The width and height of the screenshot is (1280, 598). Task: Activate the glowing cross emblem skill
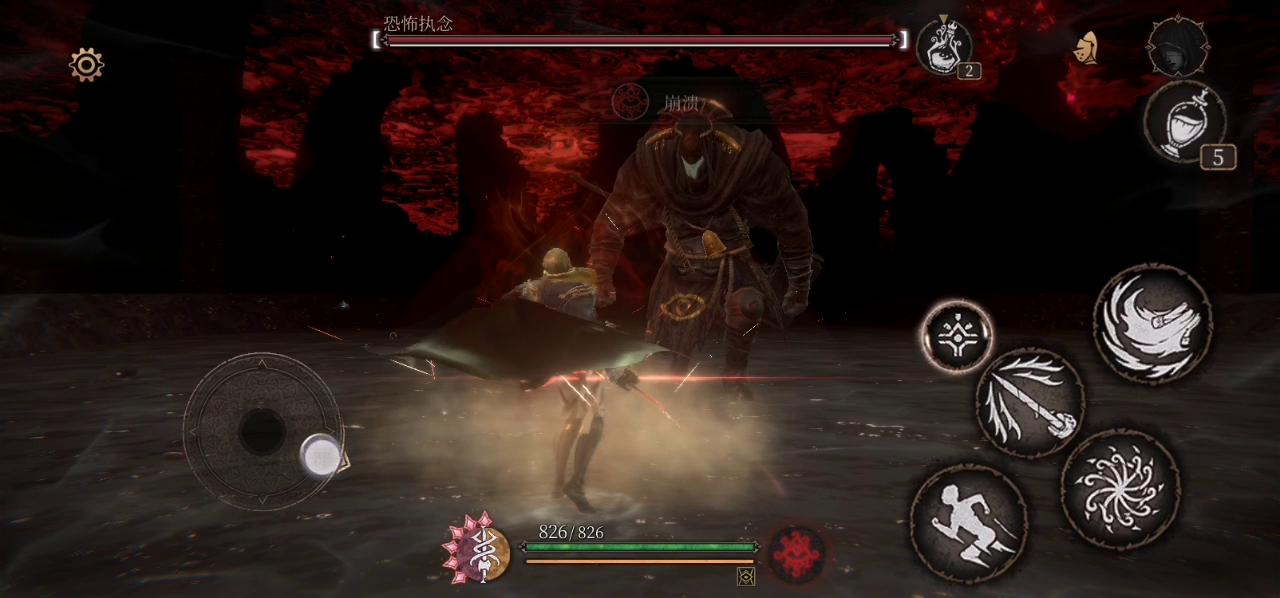[x=957, y=337]
